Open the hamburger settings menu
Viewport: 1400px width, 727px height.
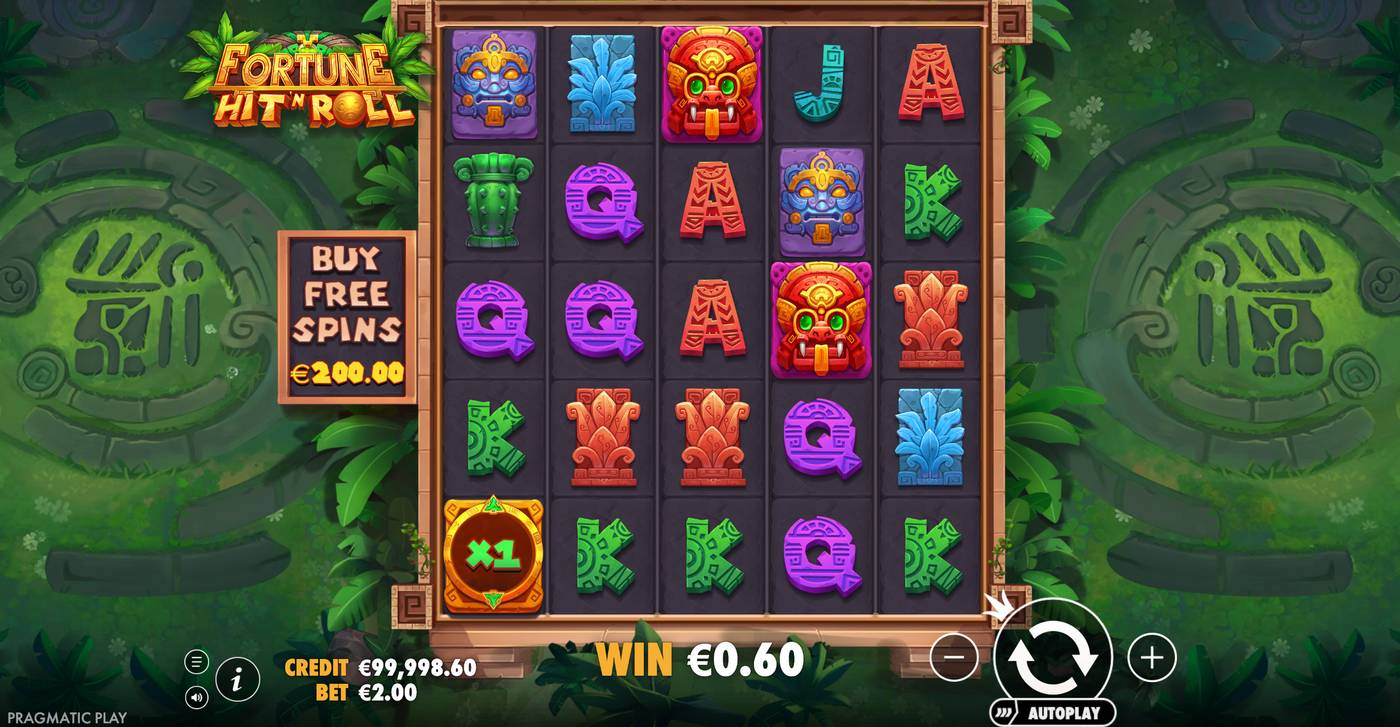pos(197,661)
